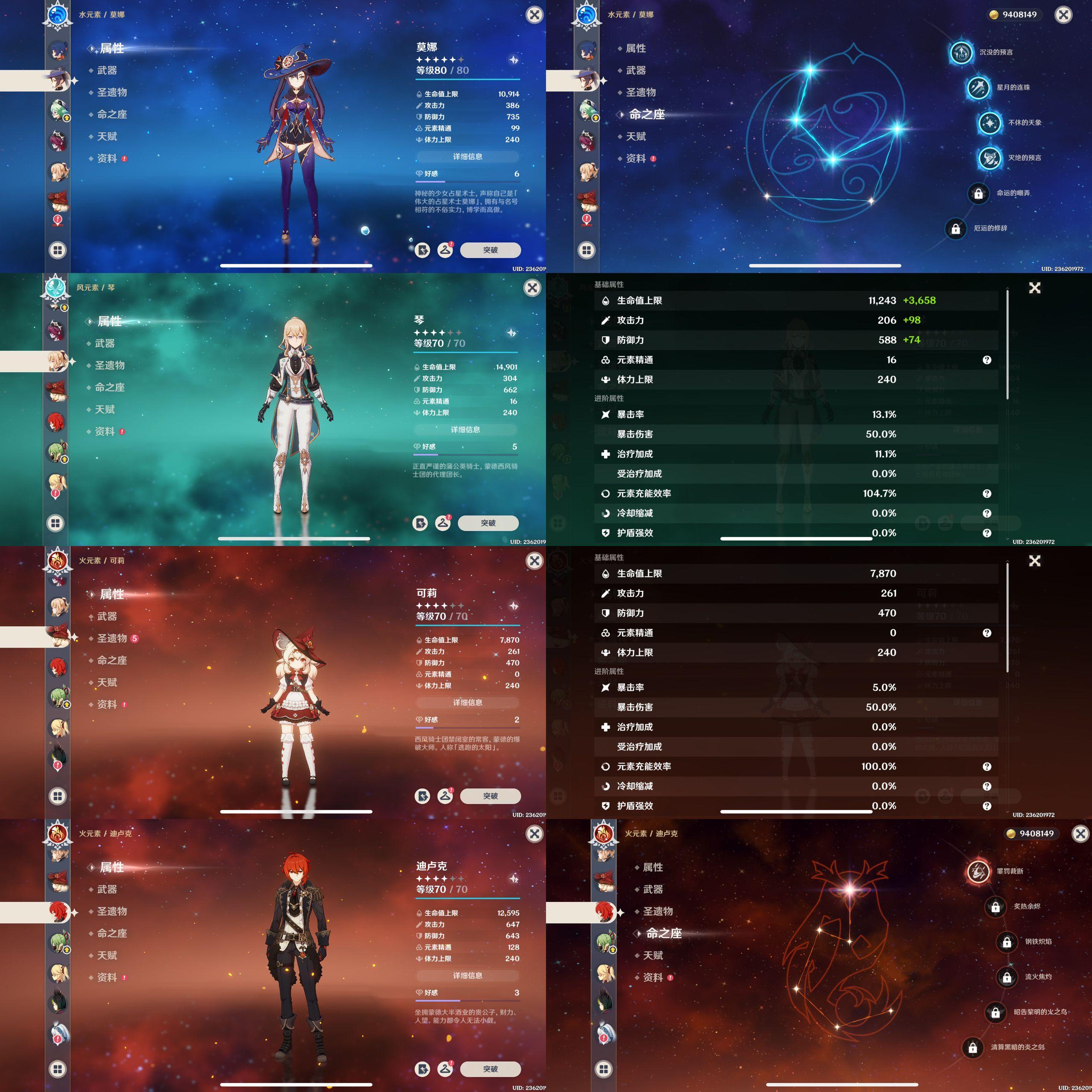Select the locked 清算黑暗的炎之剑 constellation
The width and height of the screenshot is (1092, 1092).
coord(973,1047)
